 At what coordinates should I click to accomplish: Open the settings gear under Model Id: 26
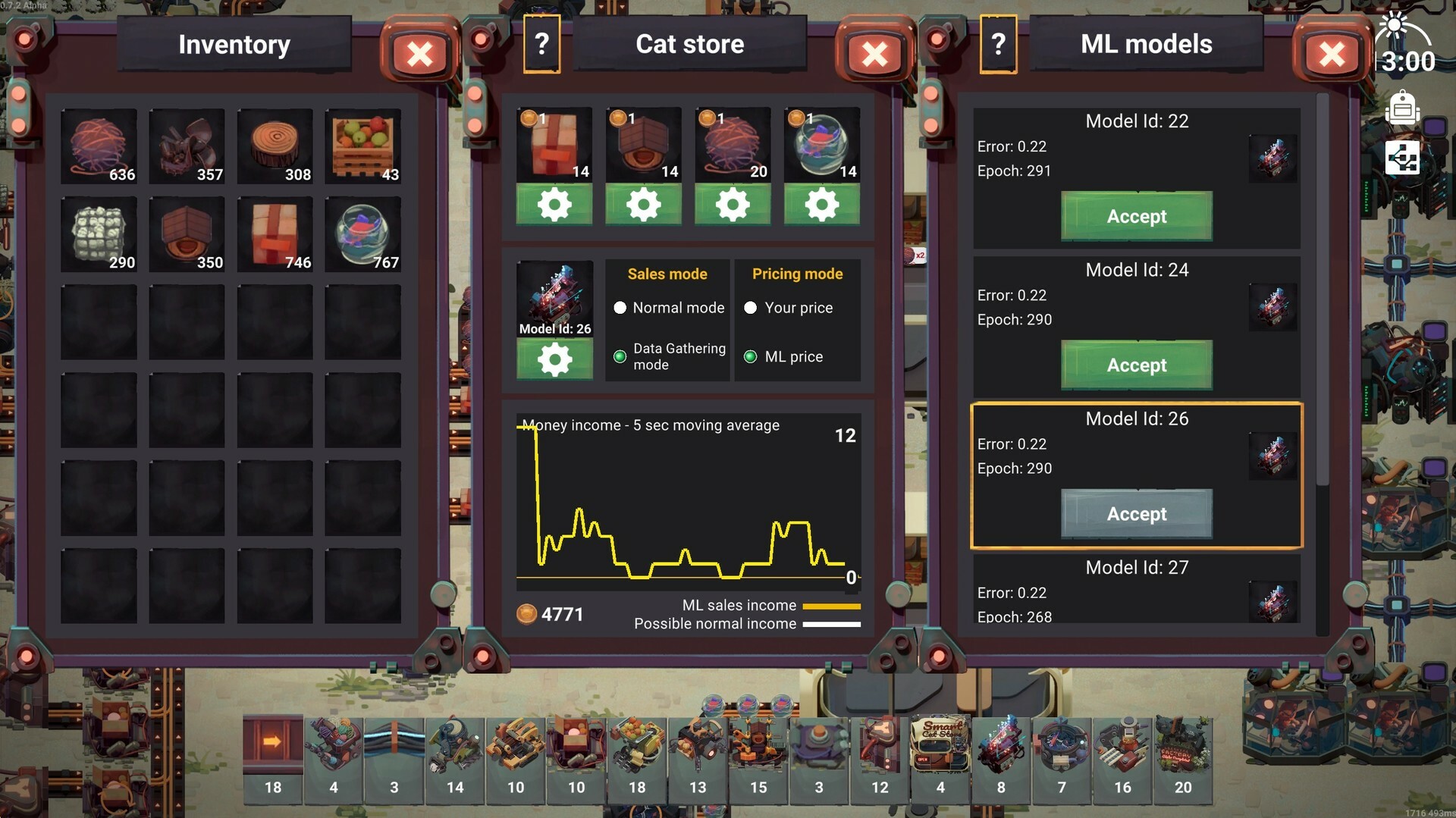[x=554, y=359]
